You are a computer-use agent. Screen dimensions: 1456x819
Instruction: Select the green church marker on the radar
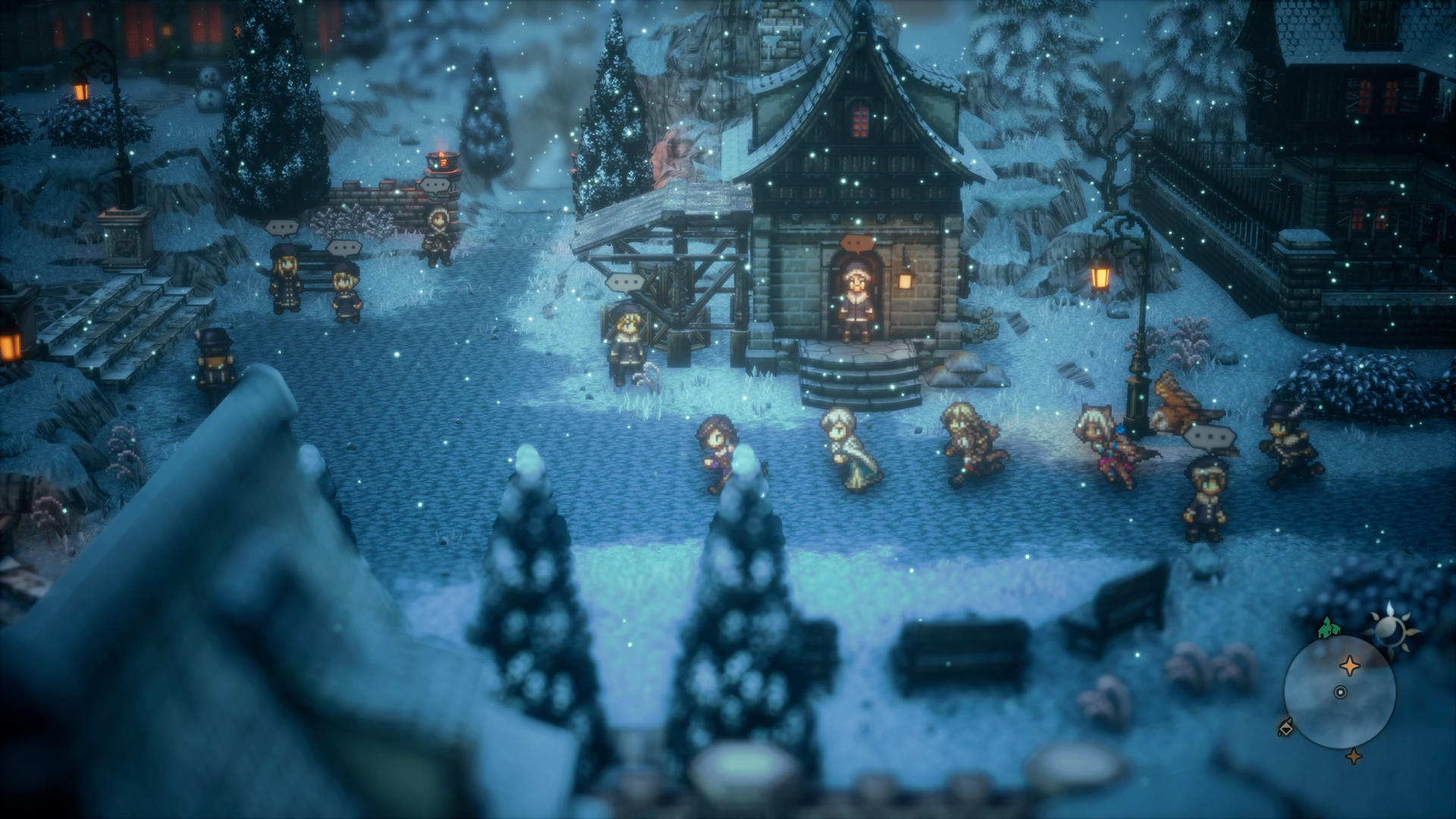(1326, 629)
